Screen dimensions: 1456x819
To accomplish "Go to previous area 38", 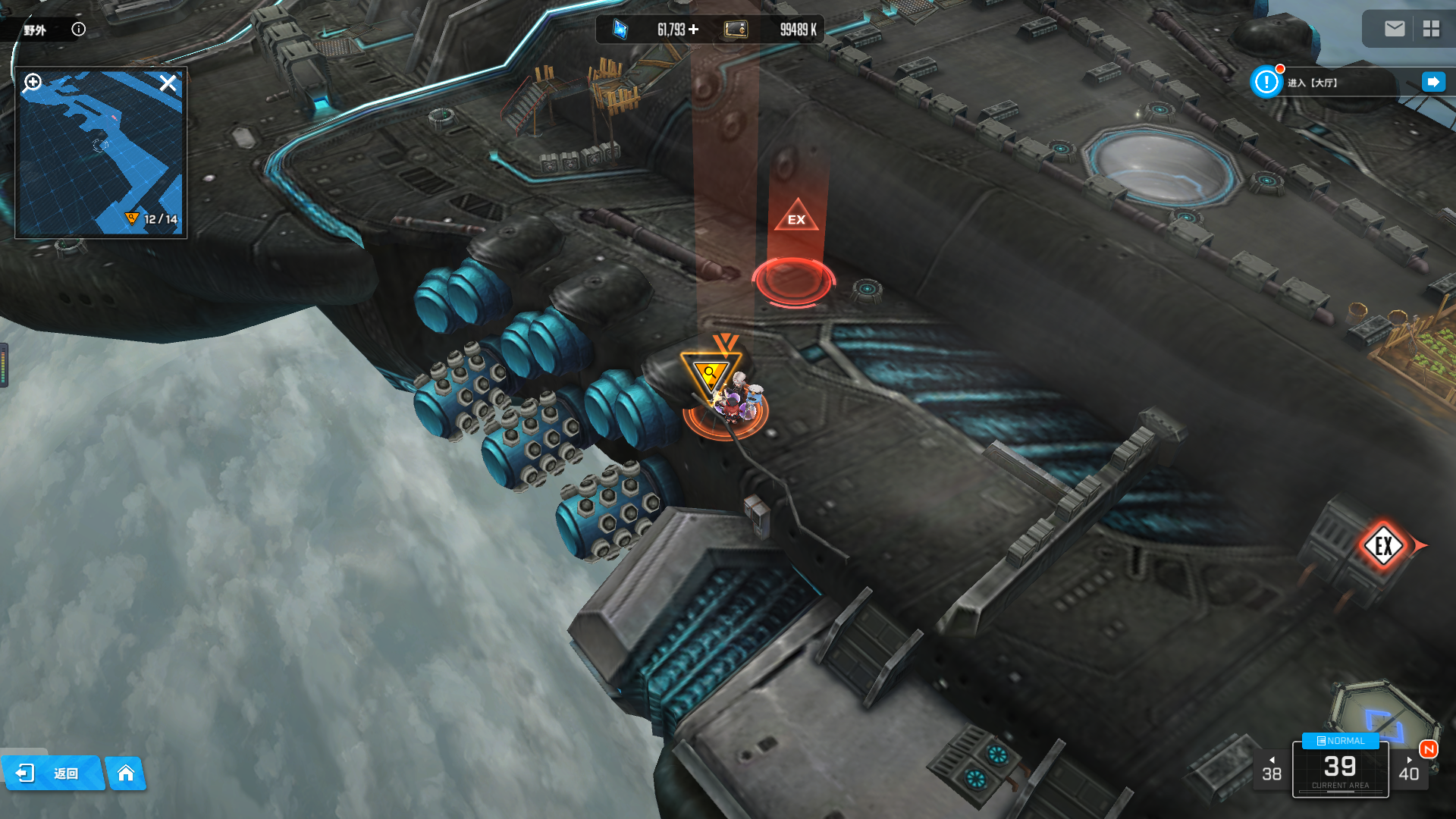I will click(x=1272, y=770).
